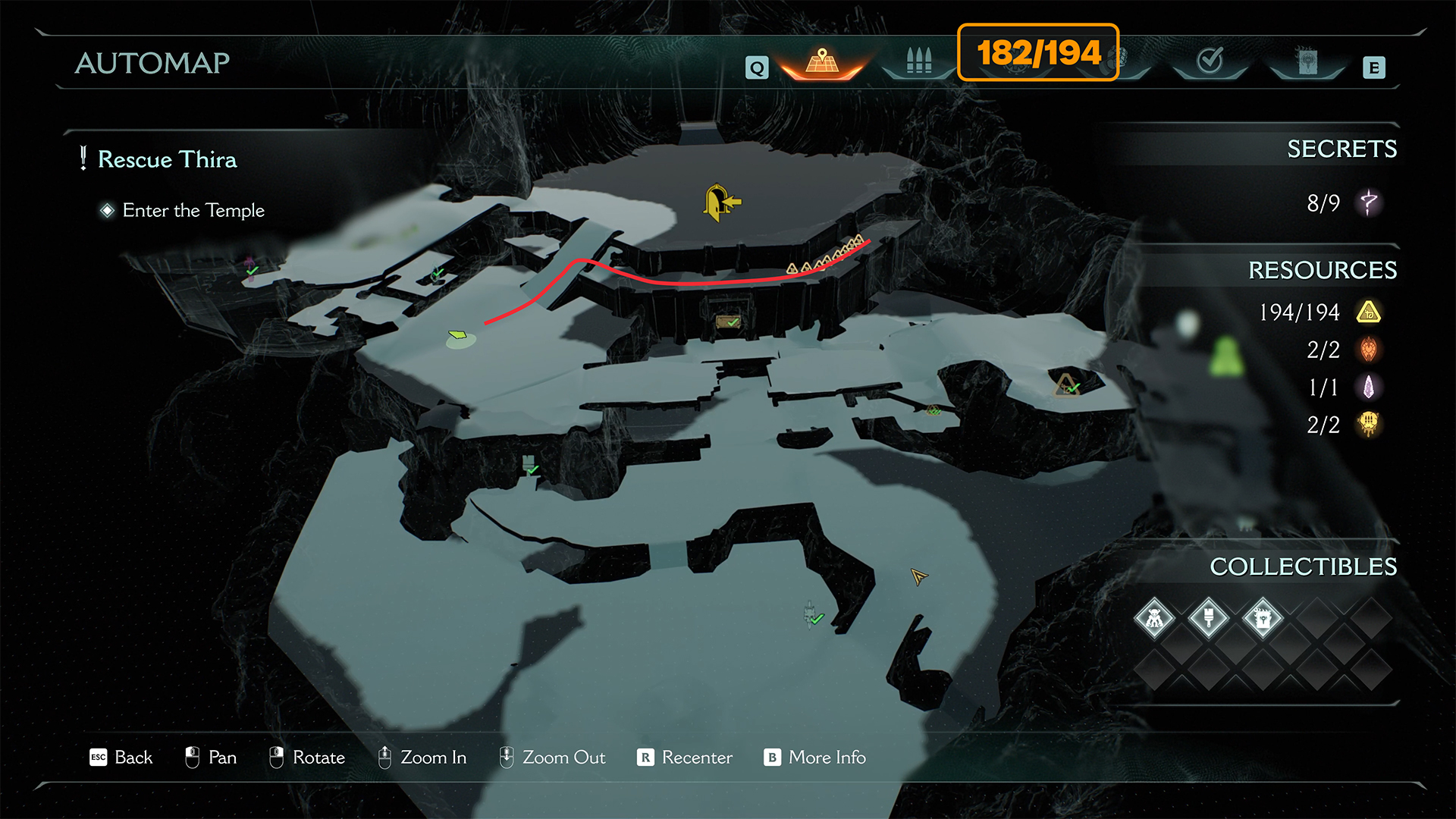Screen dimensions: 1456x819
Task: Select the golden gate exit marker
Action: coord(720,202)
